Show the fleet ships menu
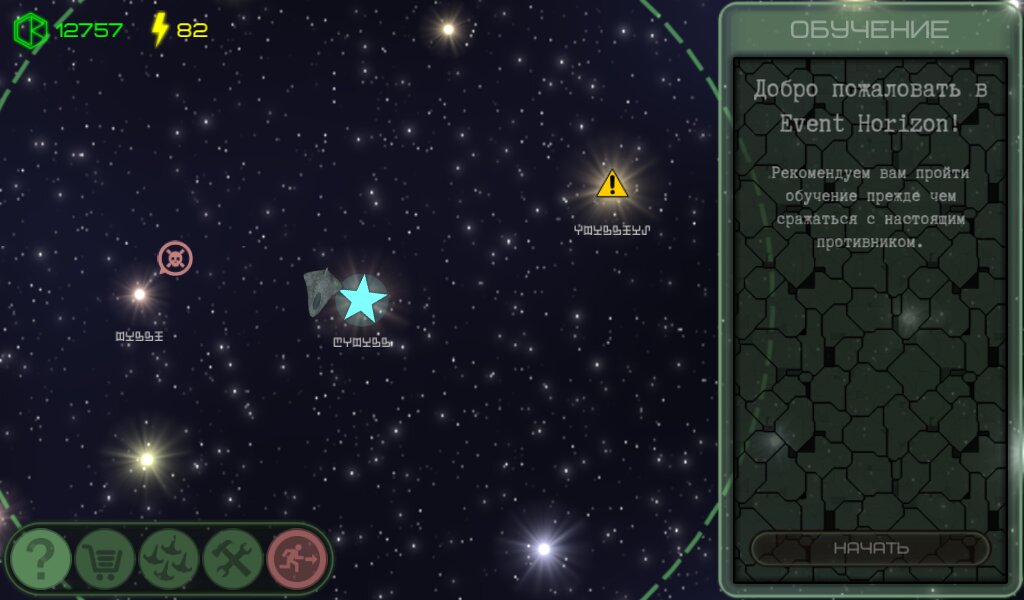 click(169, 559)
